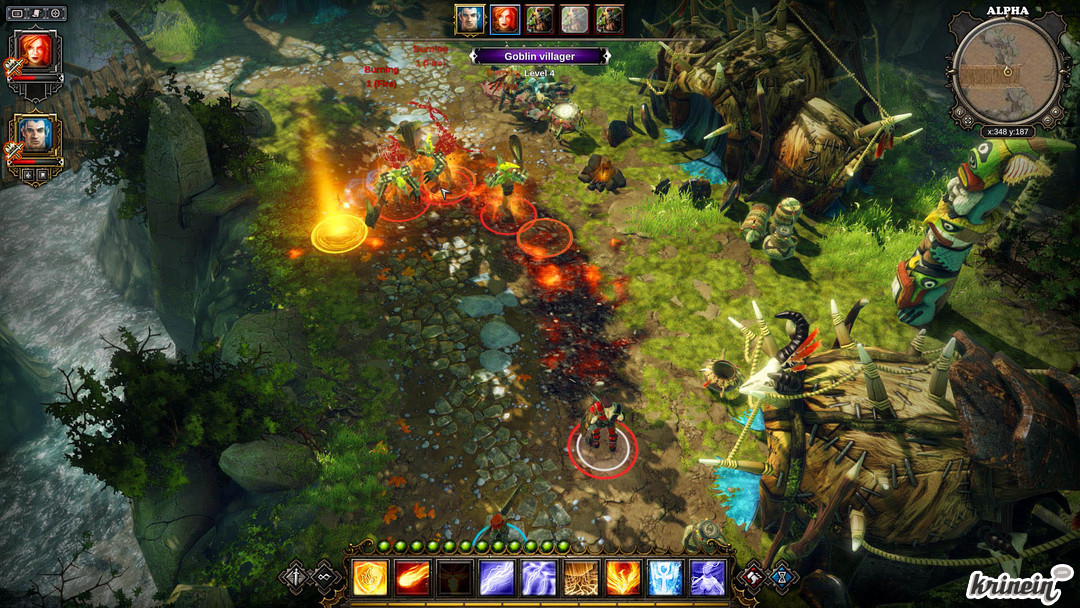Pick the blue-haired man in the turn-order bar

pyautogui.click(x=469, y=20)
